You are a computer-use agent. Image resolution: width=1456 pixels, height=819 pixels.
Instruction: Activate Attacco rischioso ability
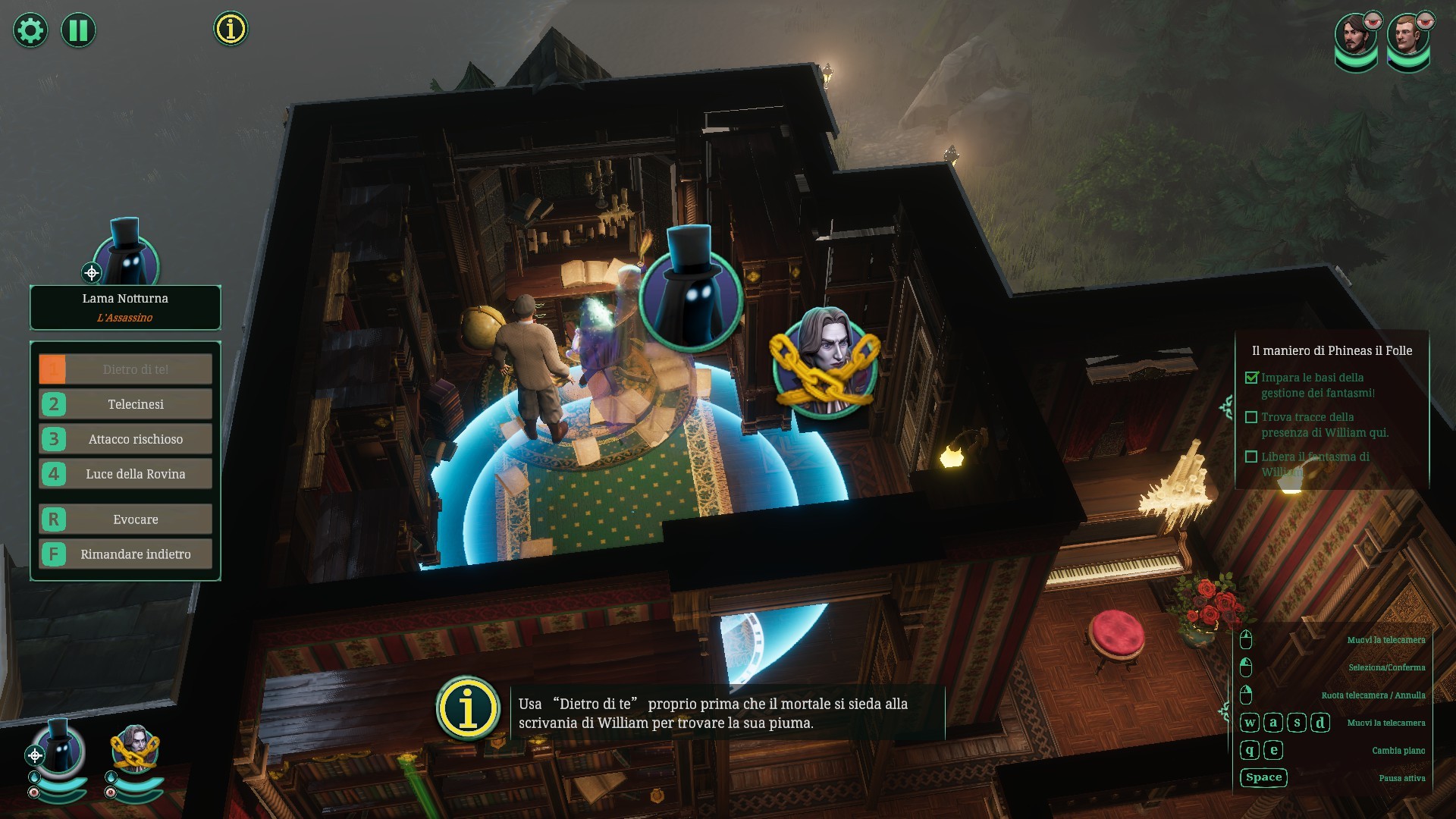tap(126, 439)
